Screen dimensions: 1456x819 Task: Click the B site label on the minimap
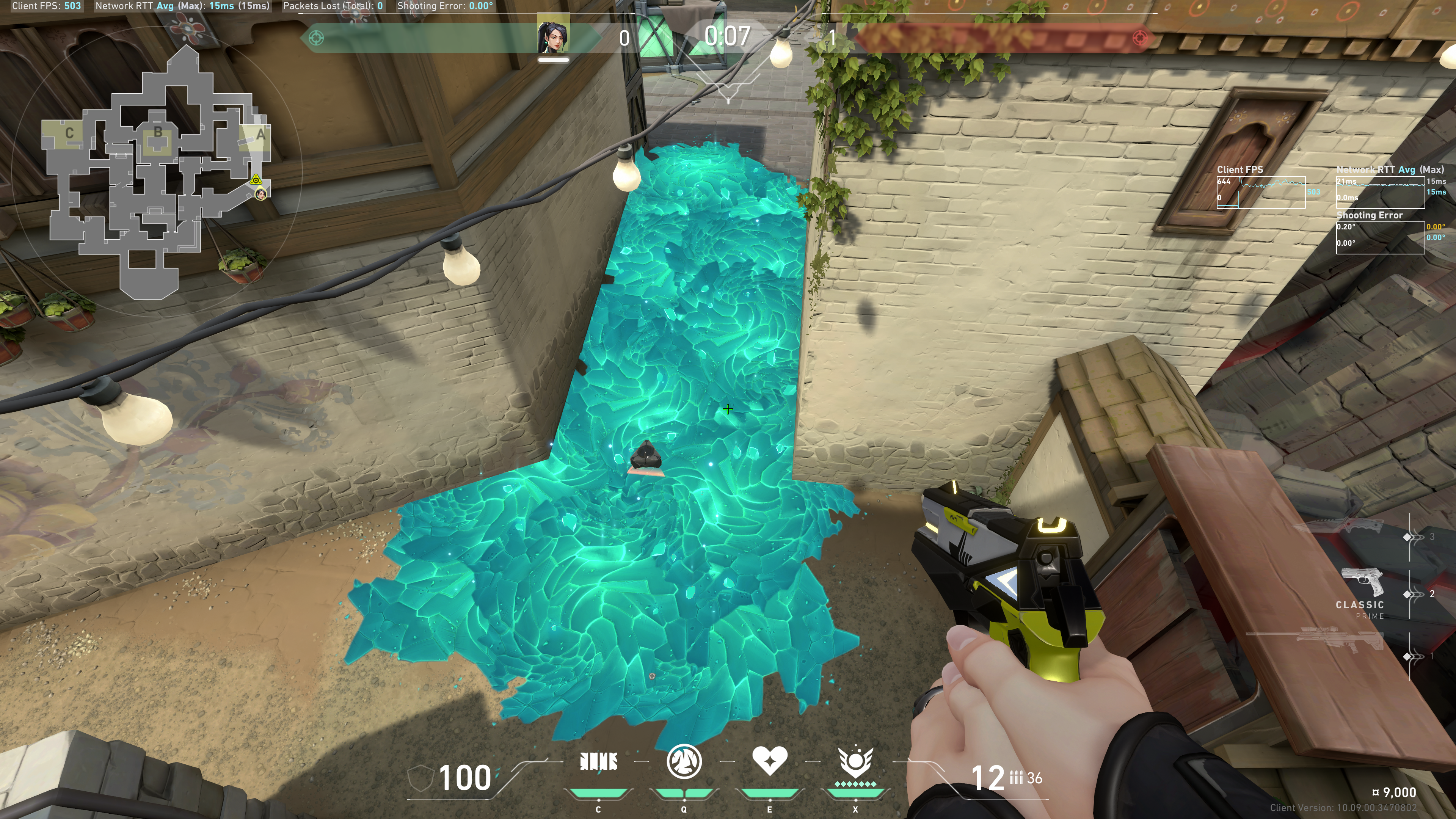pyautogui.click(x=158, y=132)
